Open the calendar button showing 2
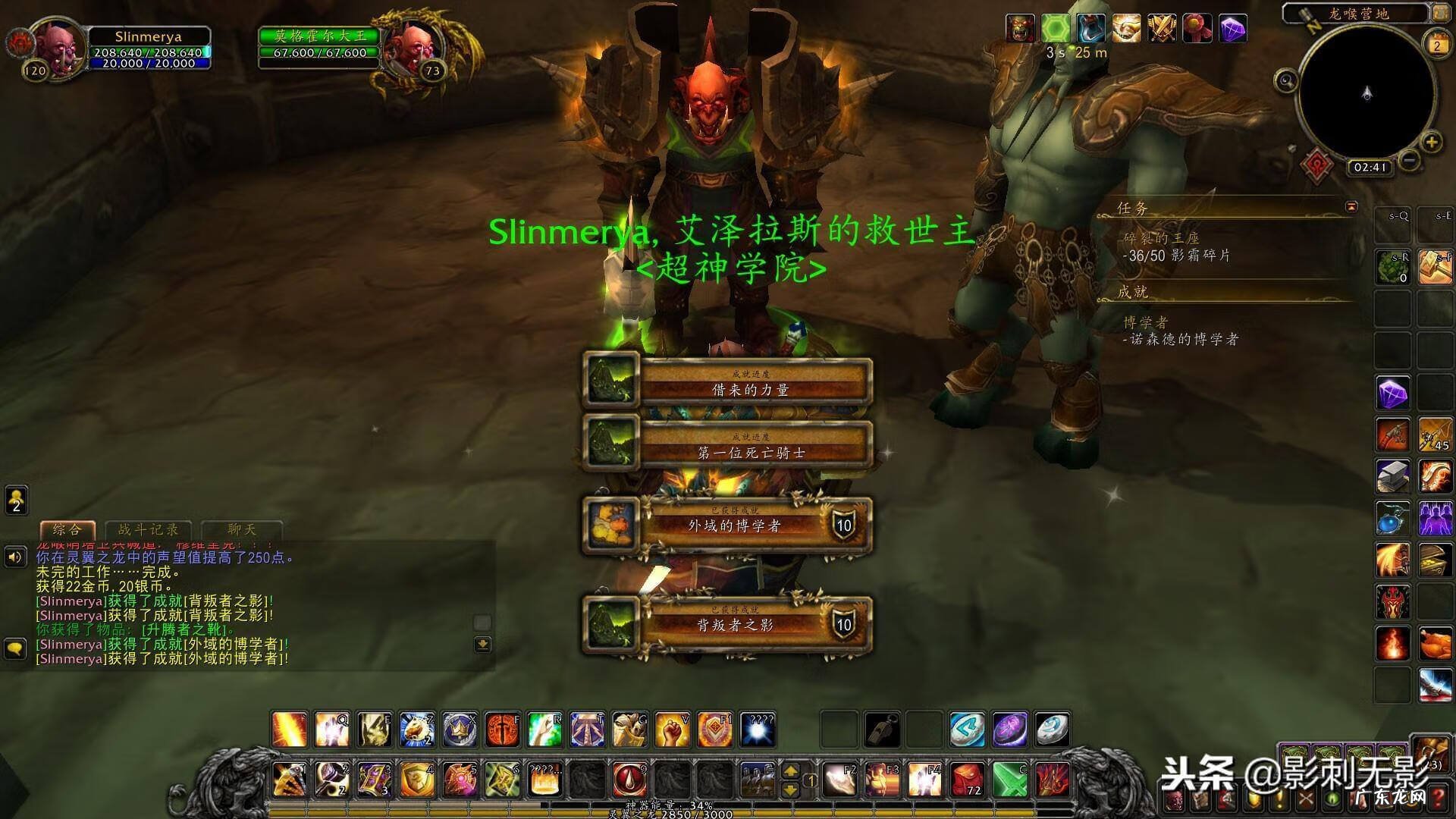The width and height of the screenshot is (1456, 819). click(x=1436, y=44)
